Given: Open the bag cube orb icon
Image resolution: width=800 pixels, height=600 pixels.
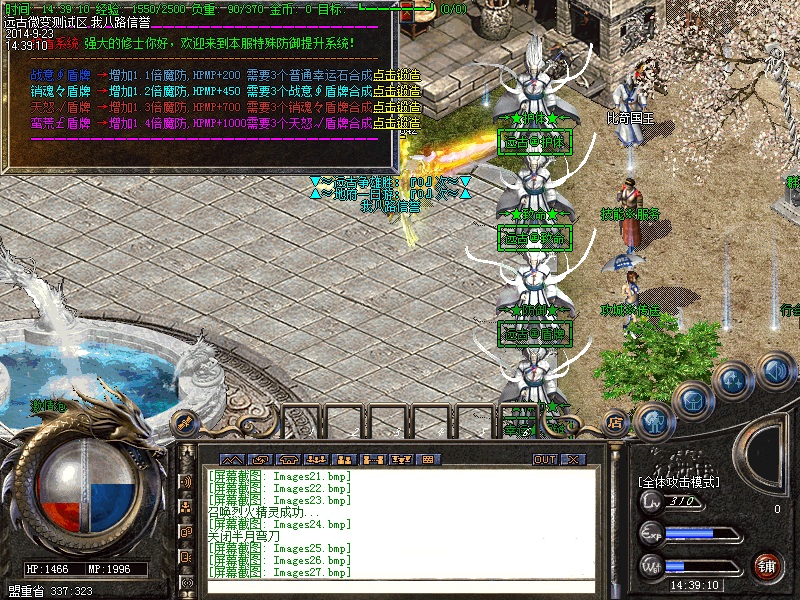Looking at the screenshot, I should coord(693,399).
